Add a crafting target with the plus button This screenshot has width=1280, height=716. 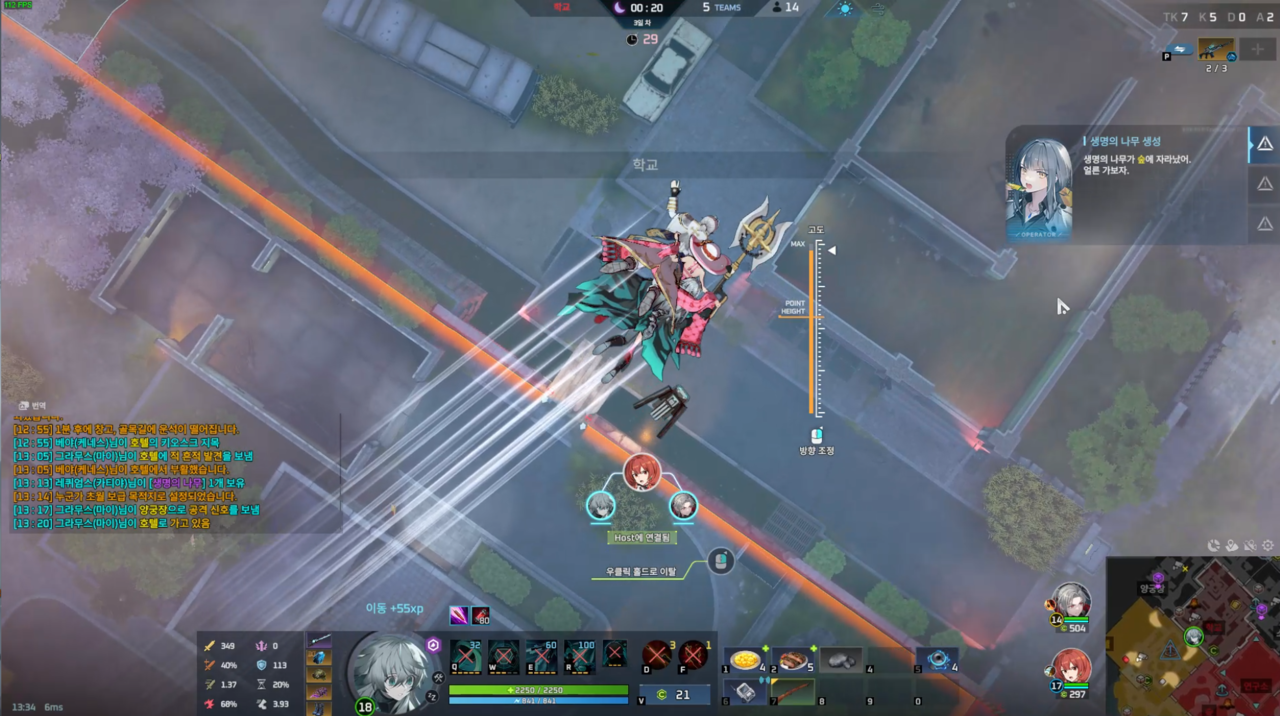(x=1257, y=49)
